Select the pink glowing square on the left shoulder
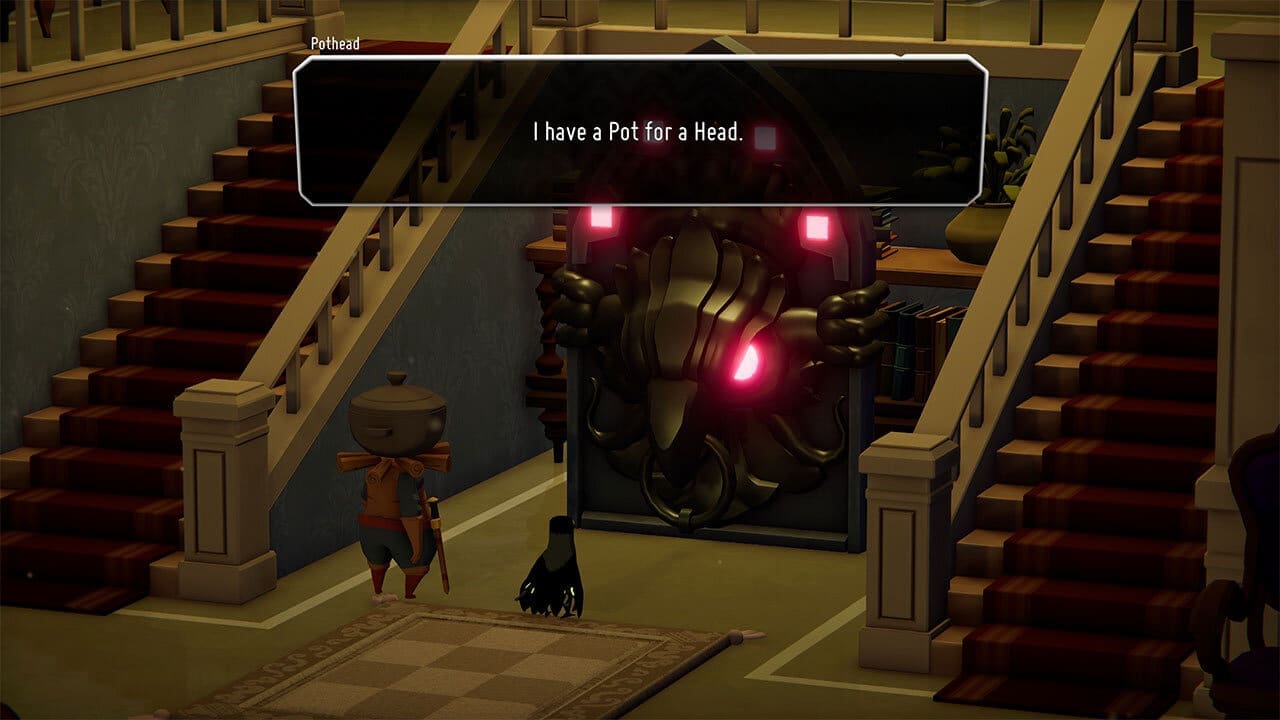The height and width of the screenshot is (720, 1280). coord(601,218)
